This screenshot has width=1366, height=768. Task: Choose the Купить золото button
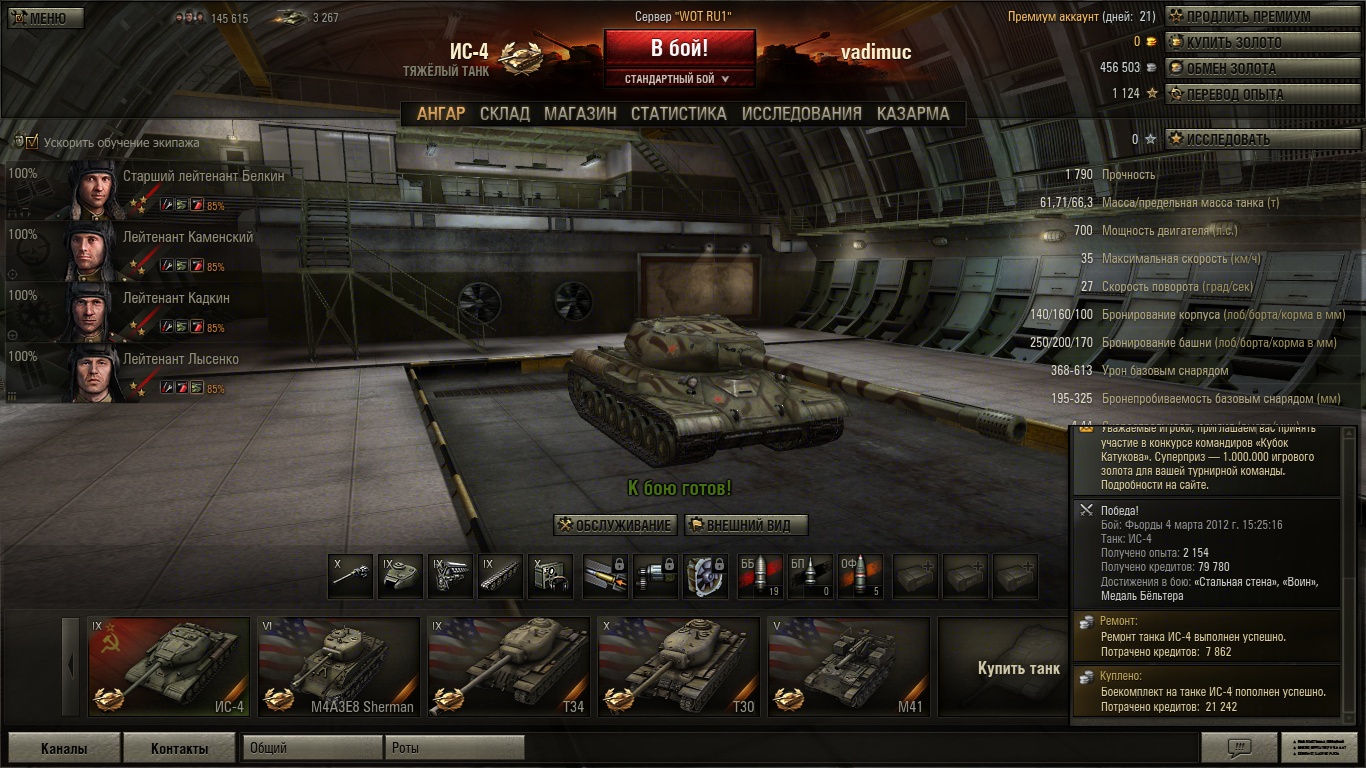[1249, 43]
